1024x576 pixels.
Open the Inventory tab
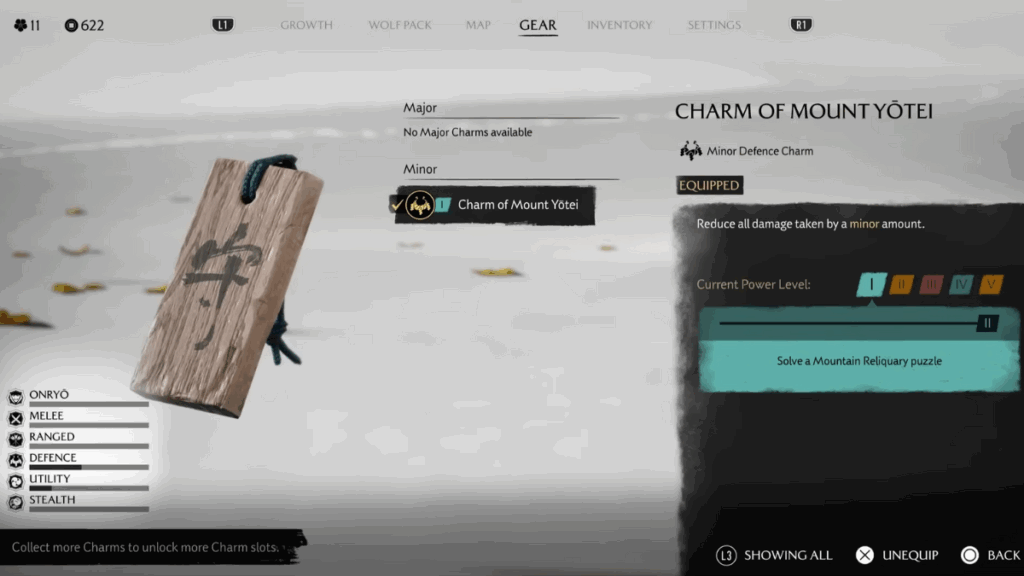point(619,25)
